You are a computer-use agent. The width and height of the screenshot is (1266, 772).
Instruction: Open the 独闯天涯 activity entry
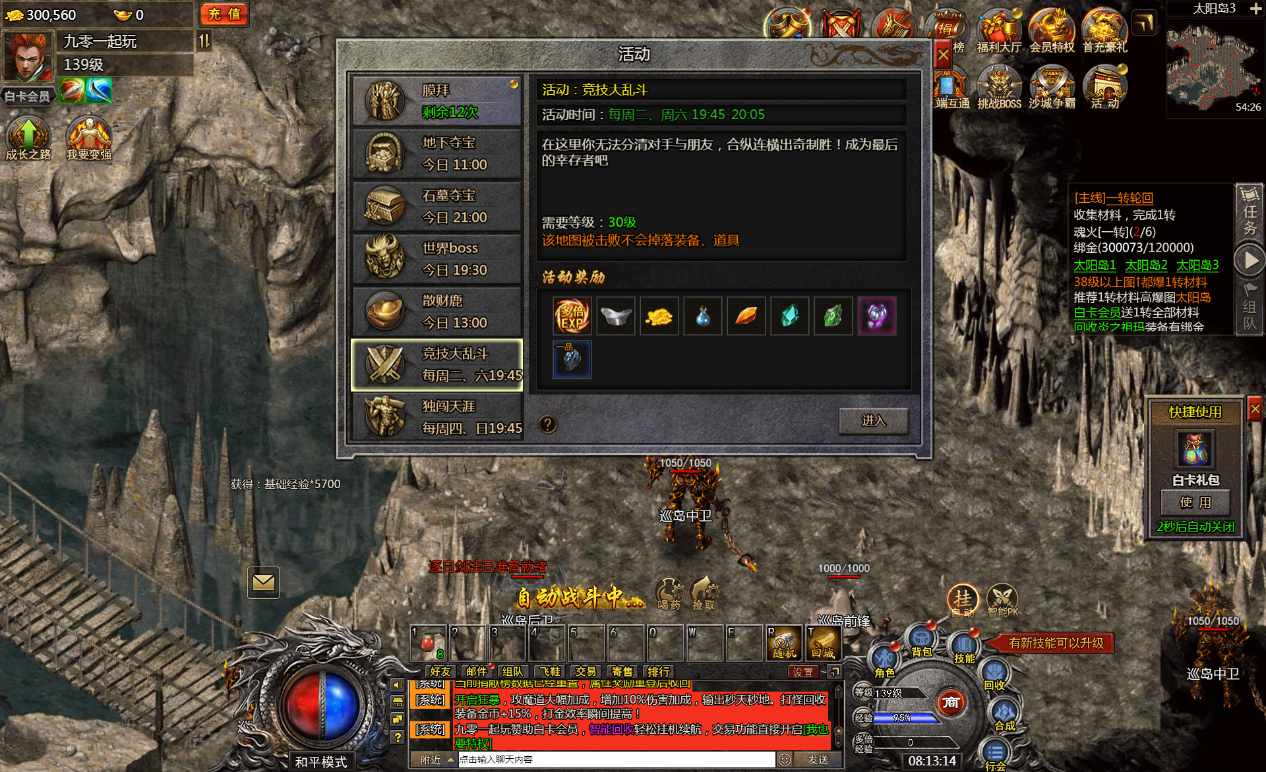coord(436,416)
